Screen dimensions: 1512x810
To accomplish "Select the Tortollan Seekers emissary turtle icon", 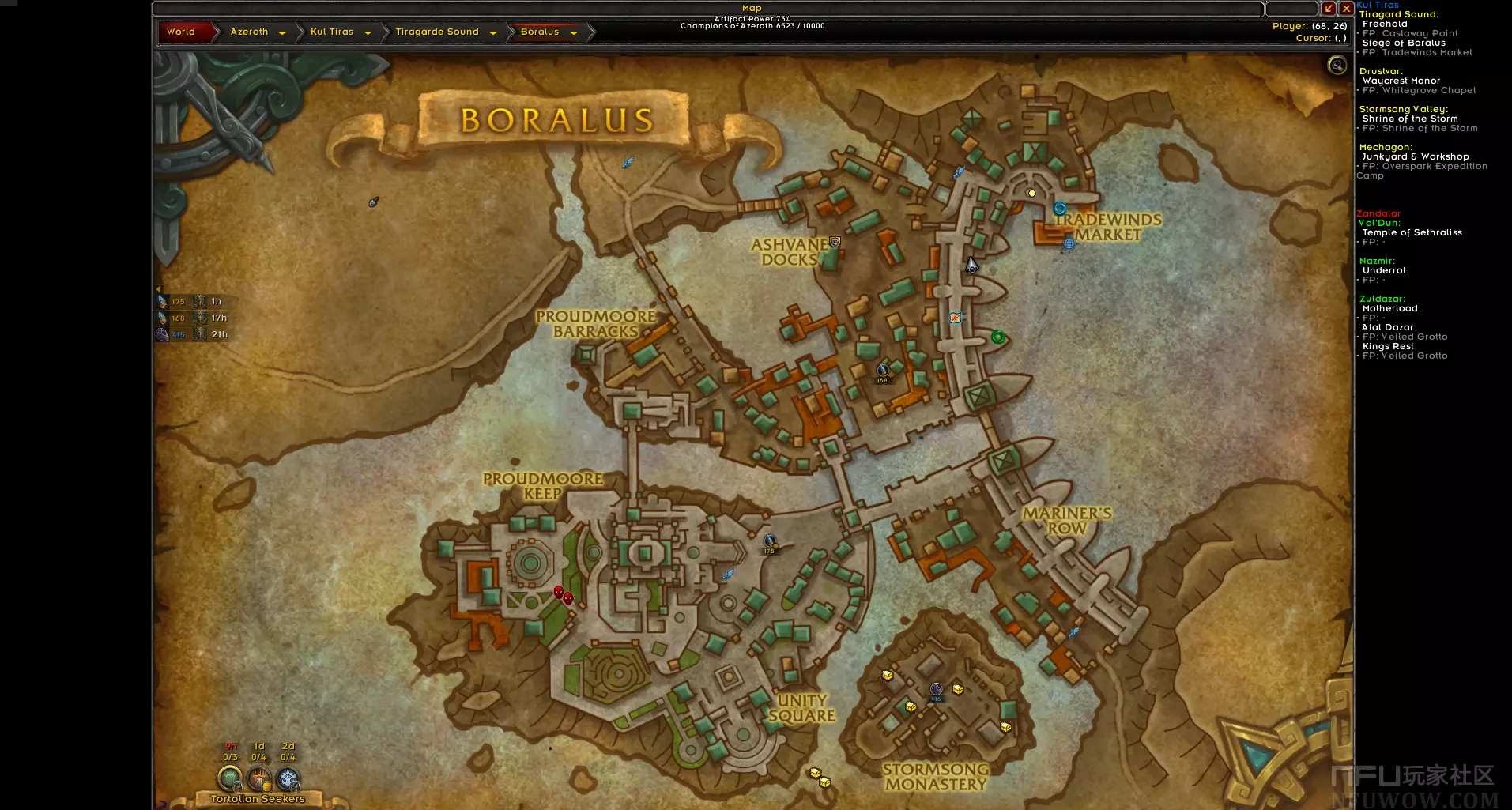I will click(229, 778).
